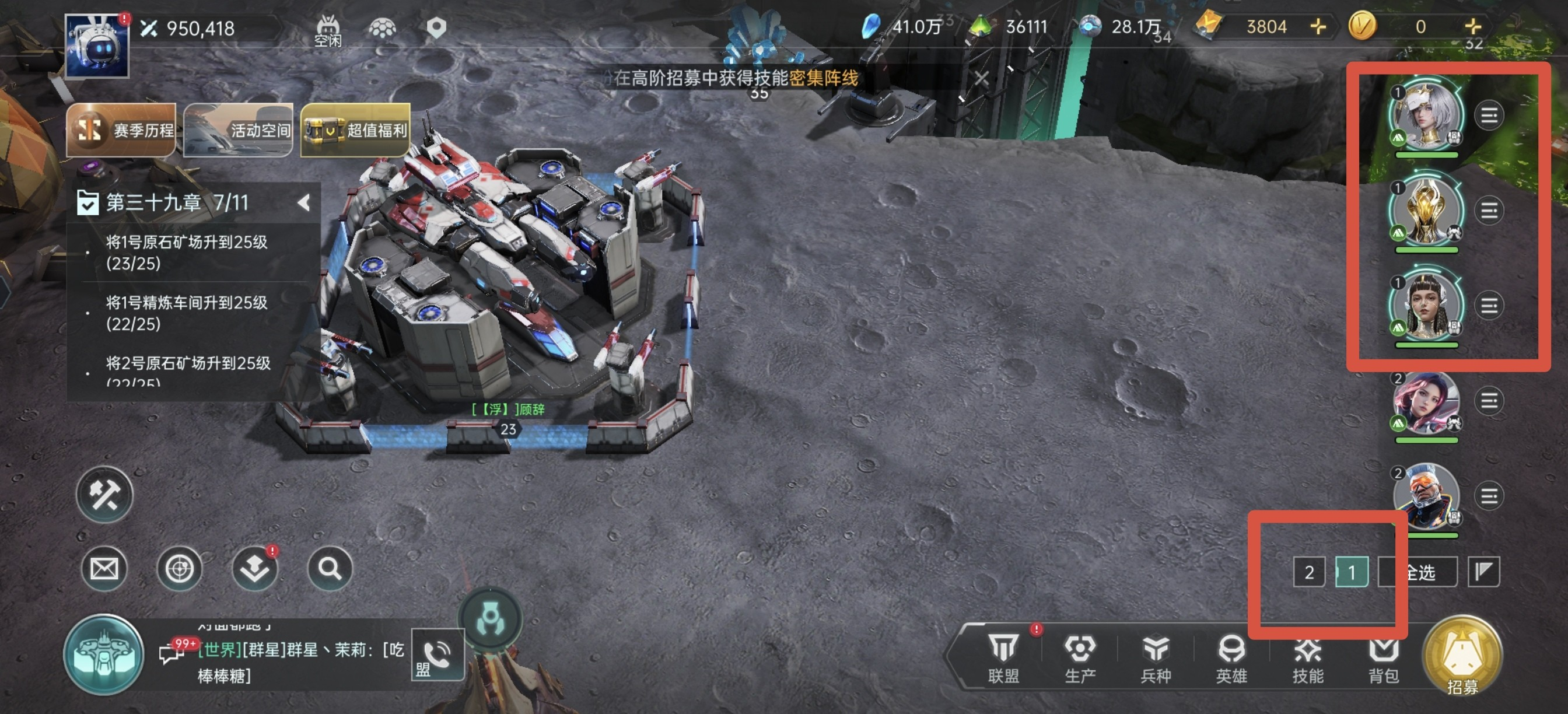Select squad group 2 tab
This screenshot has width=1568, height=714.
click(1308, 572)
